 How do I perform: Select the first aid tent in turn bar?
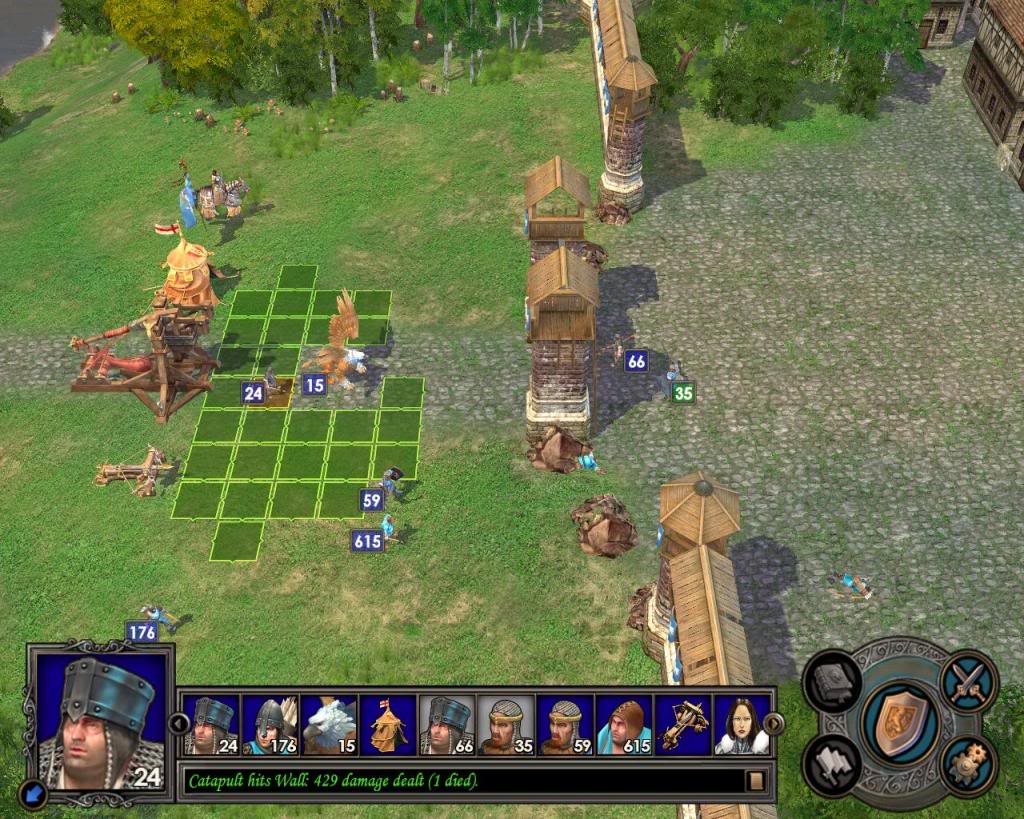coord(388,725)
